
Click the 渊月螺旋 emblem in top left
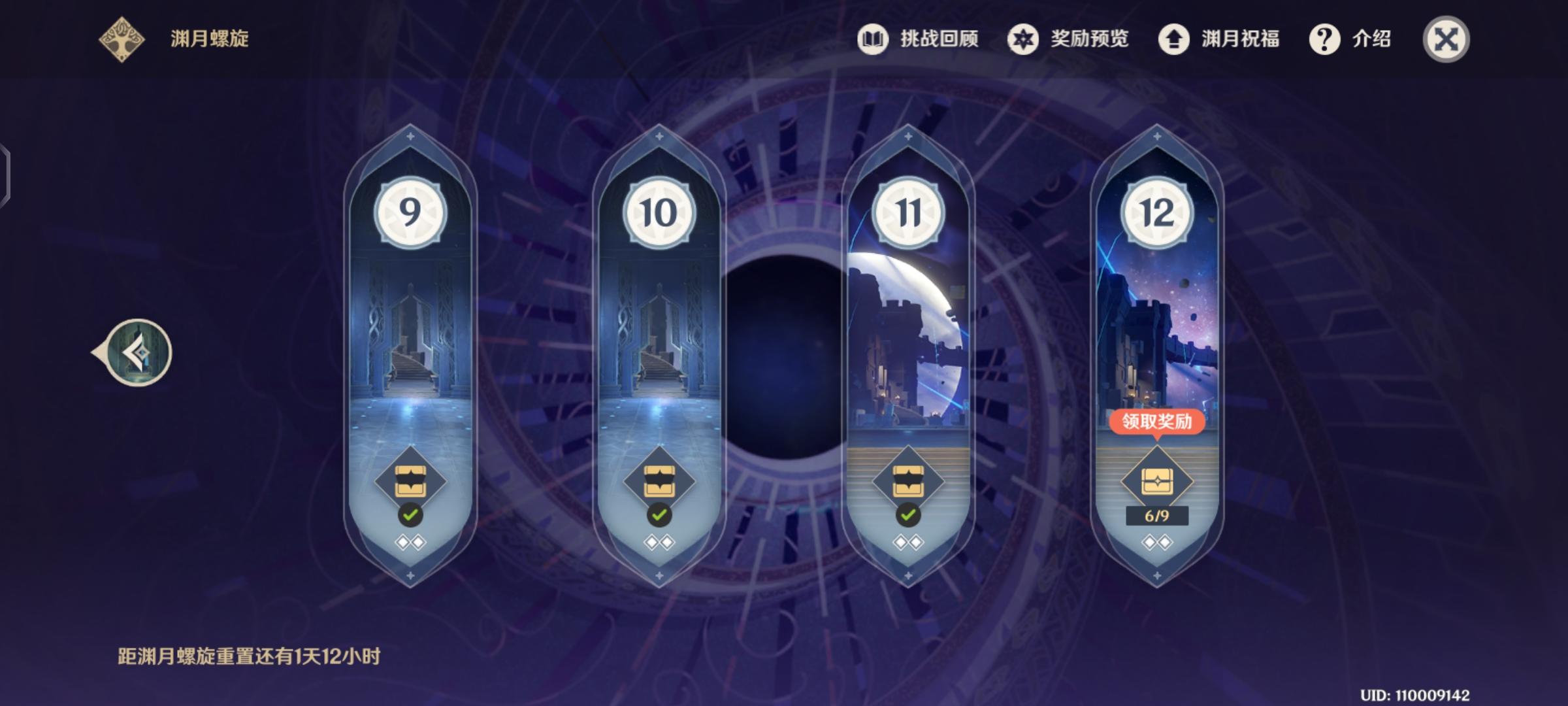(x=122, y=39)
